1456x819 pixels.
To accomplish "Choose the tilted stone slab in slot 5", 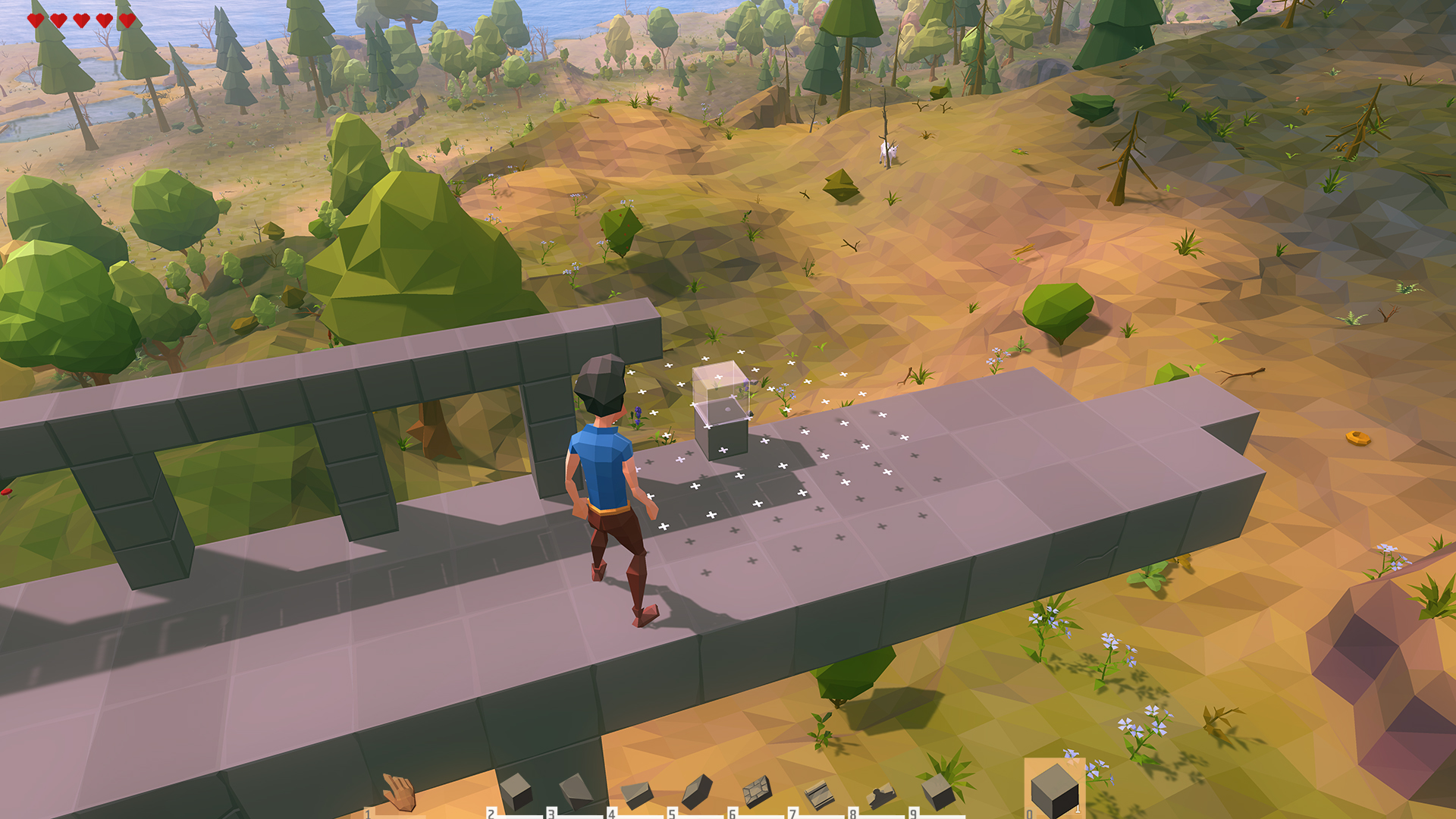I will click(696, 792).
